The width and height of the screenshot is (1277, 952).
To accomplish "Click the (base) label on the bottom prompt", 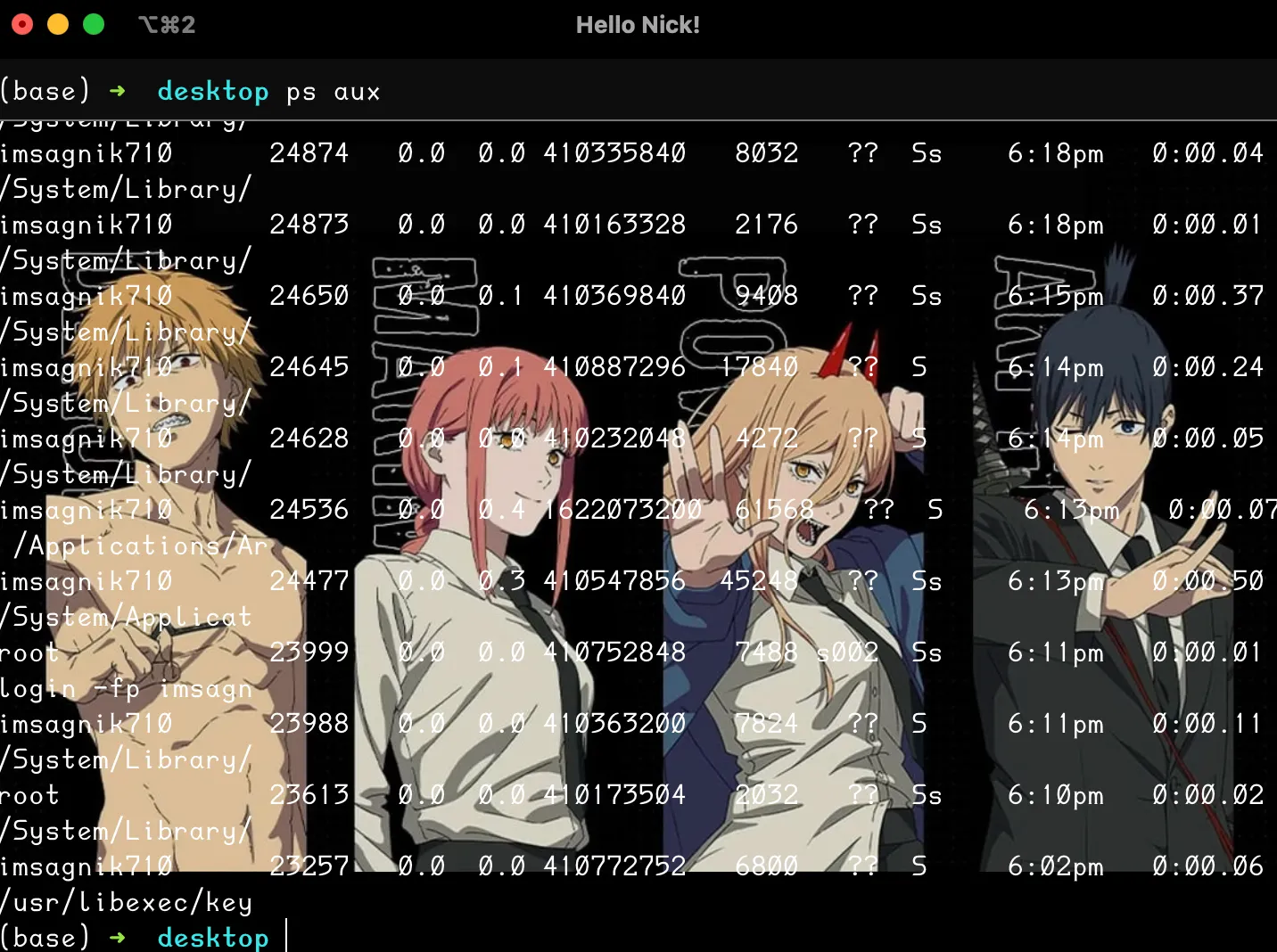I will click(46, 937).
